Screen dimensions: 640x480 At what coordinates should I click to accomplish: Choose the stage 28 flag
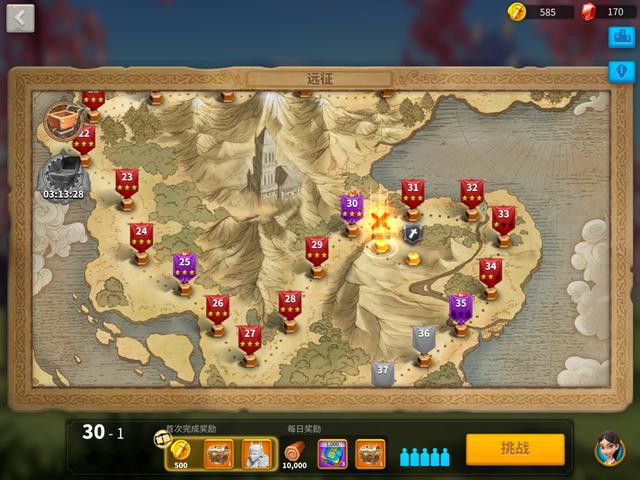coord(289,304)
